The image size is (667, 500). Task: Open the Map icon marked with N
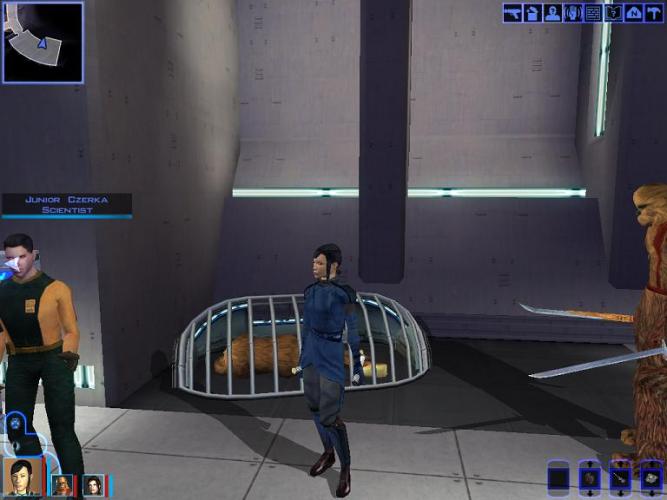point(633,13)
